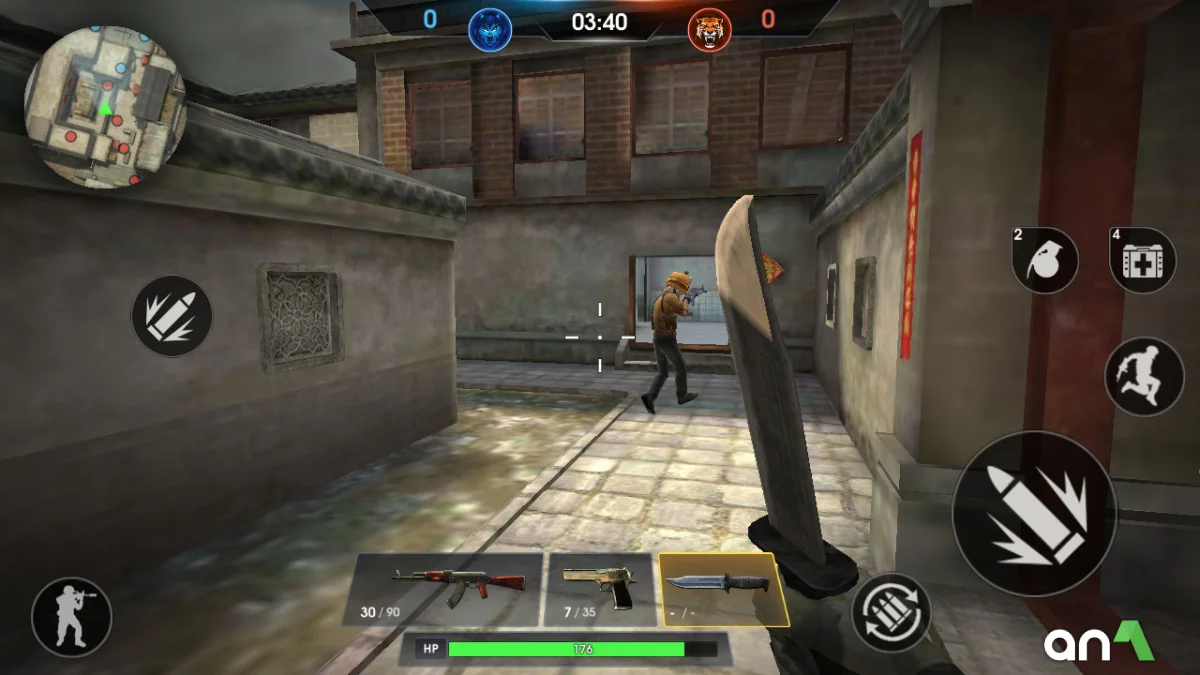Switch to the Desert Eagle pistol slot

(x=600, y=590)
